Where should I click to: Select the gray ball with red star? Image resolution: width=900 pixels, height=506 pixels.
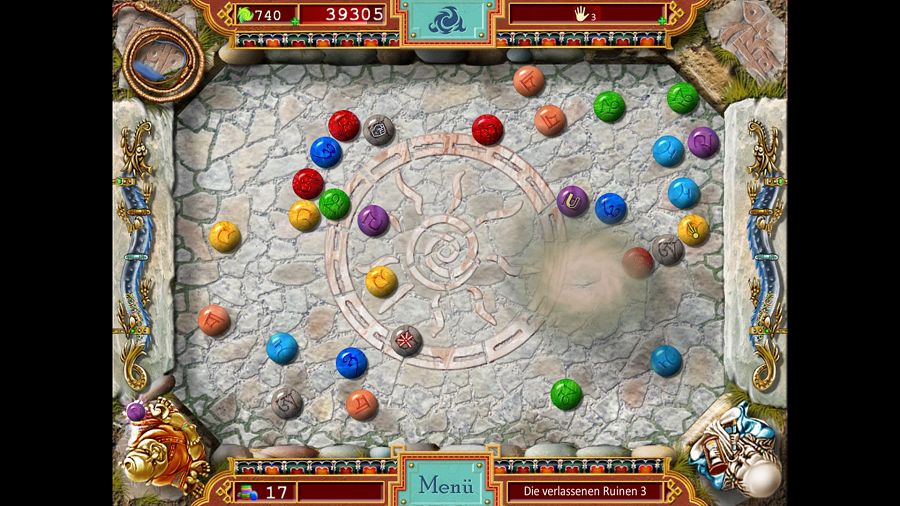406,341
